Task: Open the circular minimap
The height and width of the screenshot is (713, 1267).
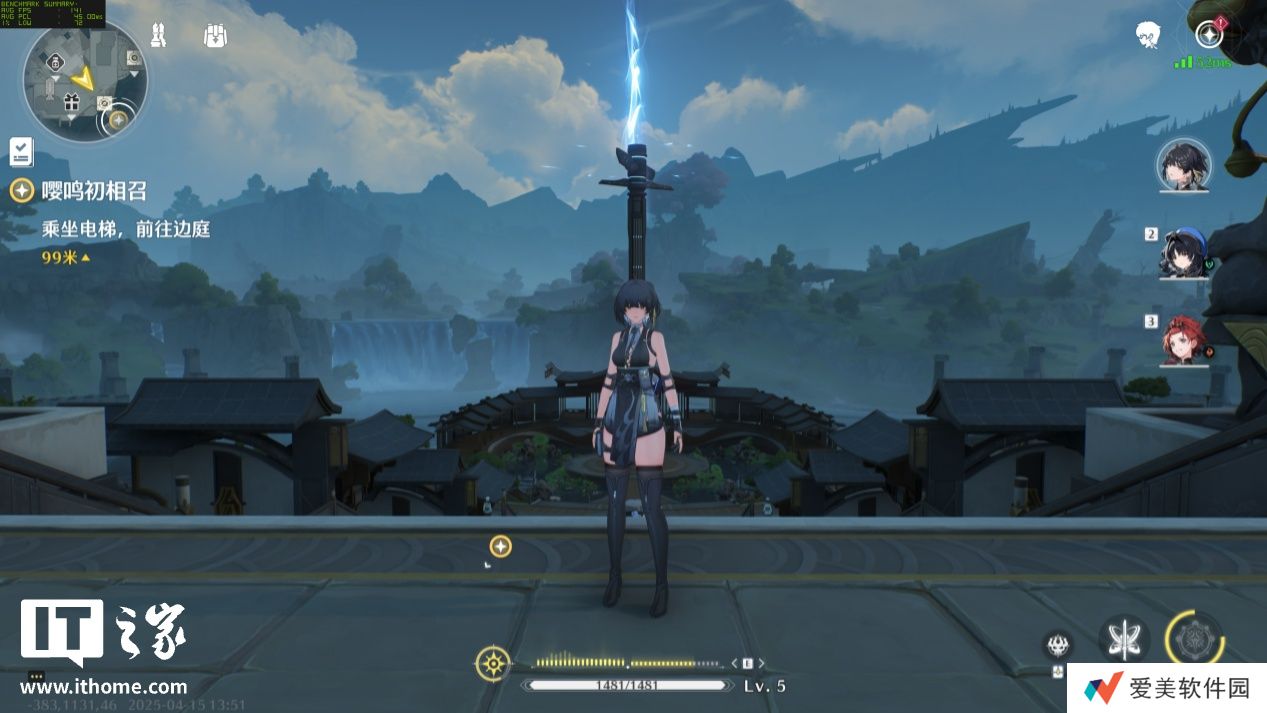Action: tap(85, 80)
